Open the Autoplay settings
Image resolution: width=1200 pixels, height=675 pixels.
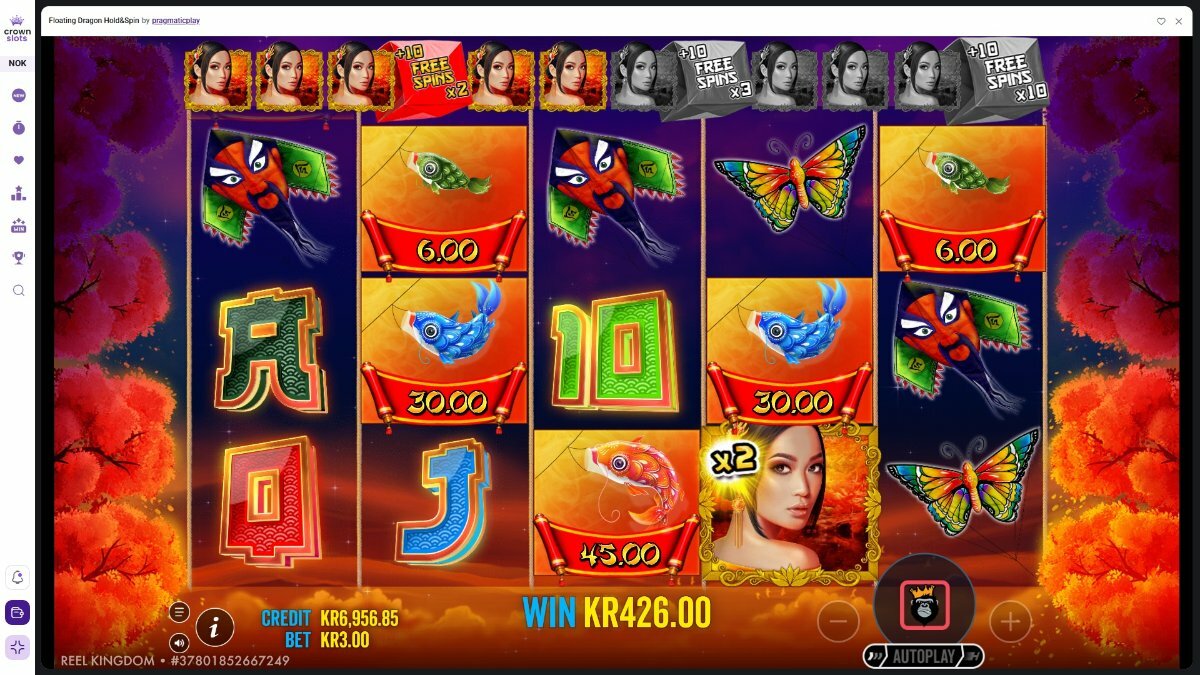[x=923, y=656]
